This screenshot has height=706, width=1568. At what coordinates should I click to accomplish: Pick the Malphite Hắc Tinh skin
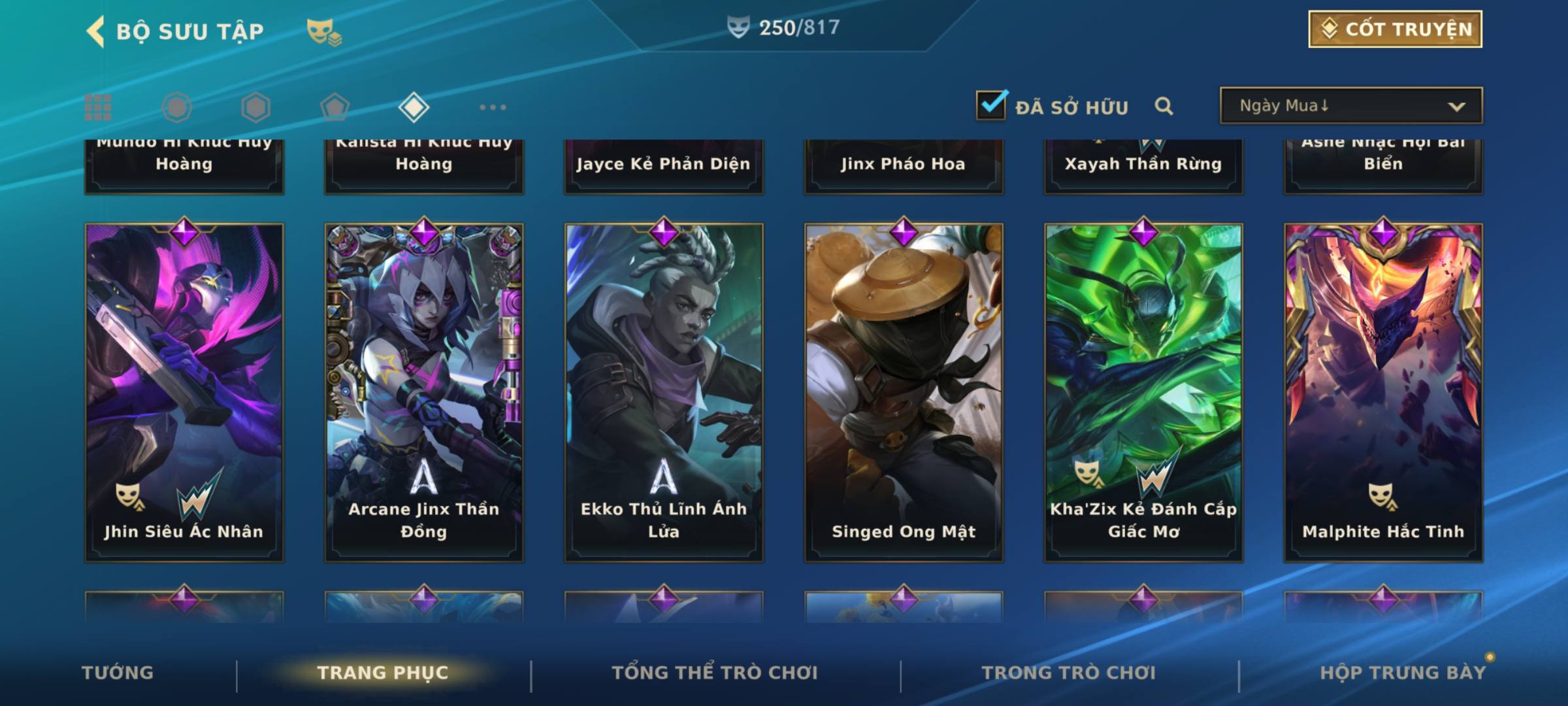pos(1383,392)
